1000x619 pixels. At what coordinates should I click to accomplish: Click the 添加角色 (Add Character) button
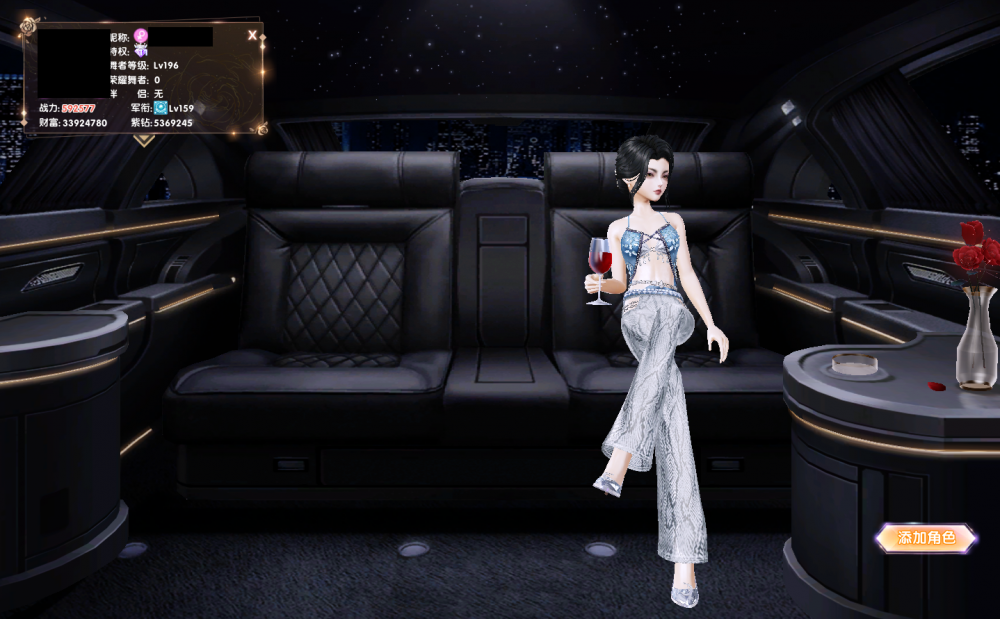[x=925, y=538]
